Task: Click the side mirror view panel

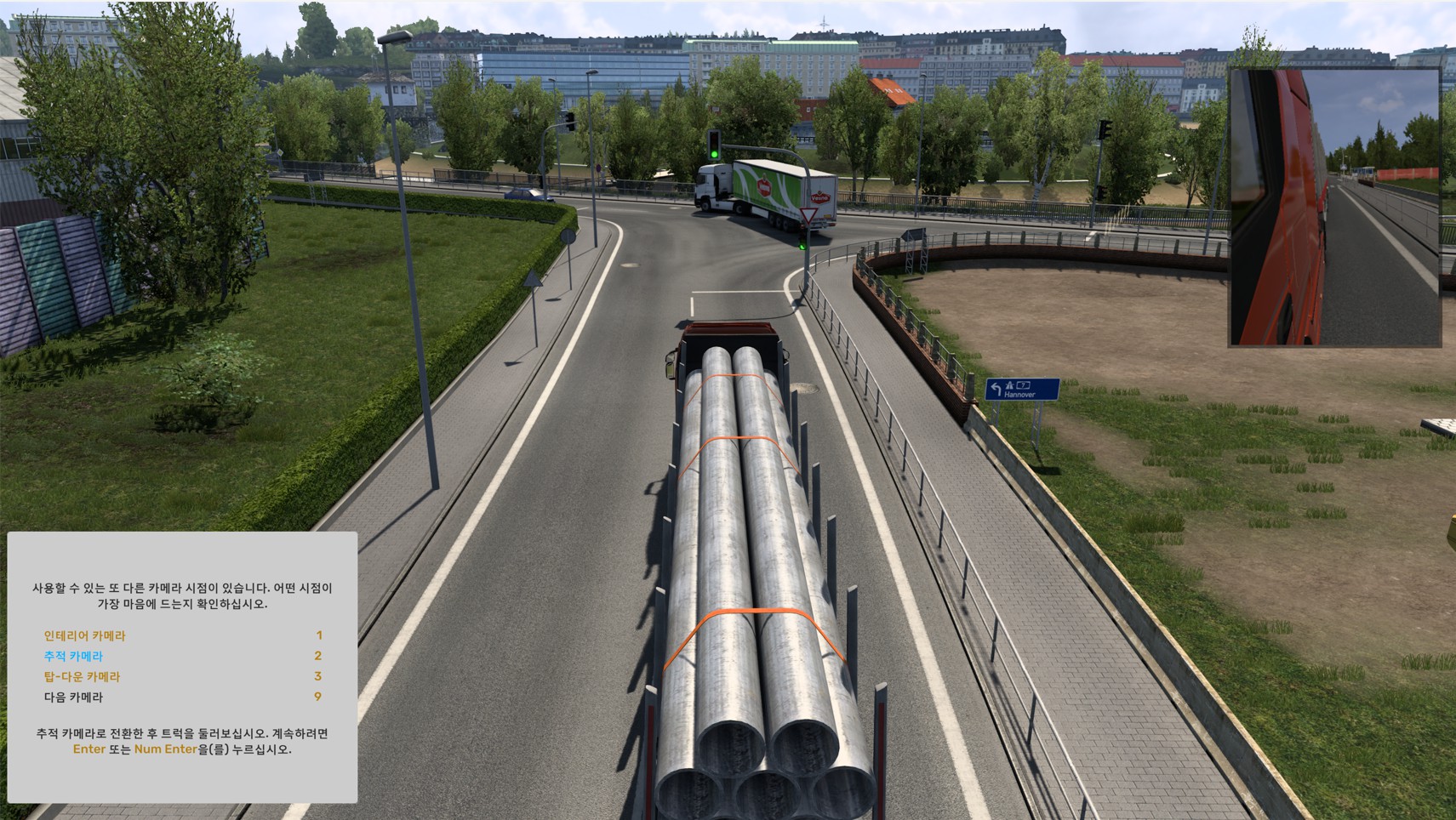Action: [x=1334, y=208]
